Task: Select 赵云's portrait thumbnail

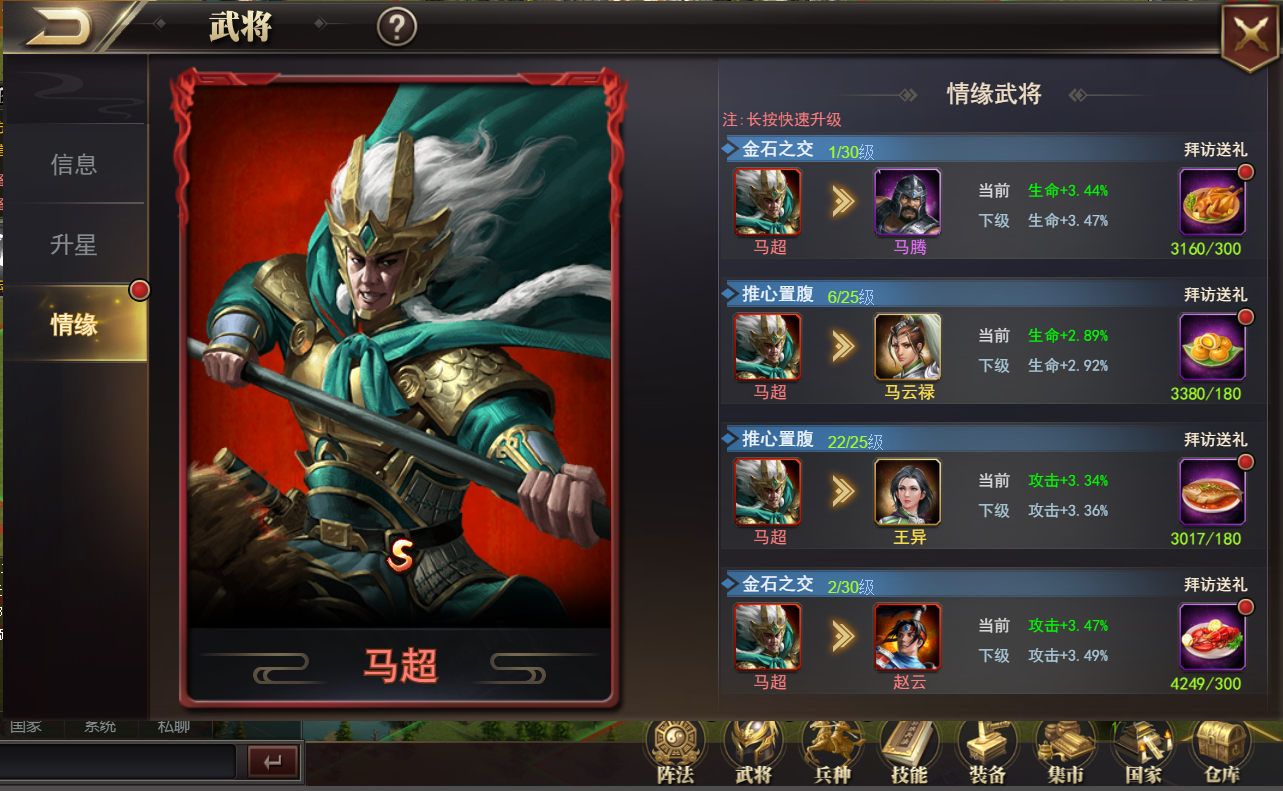Action: (907, 637)
